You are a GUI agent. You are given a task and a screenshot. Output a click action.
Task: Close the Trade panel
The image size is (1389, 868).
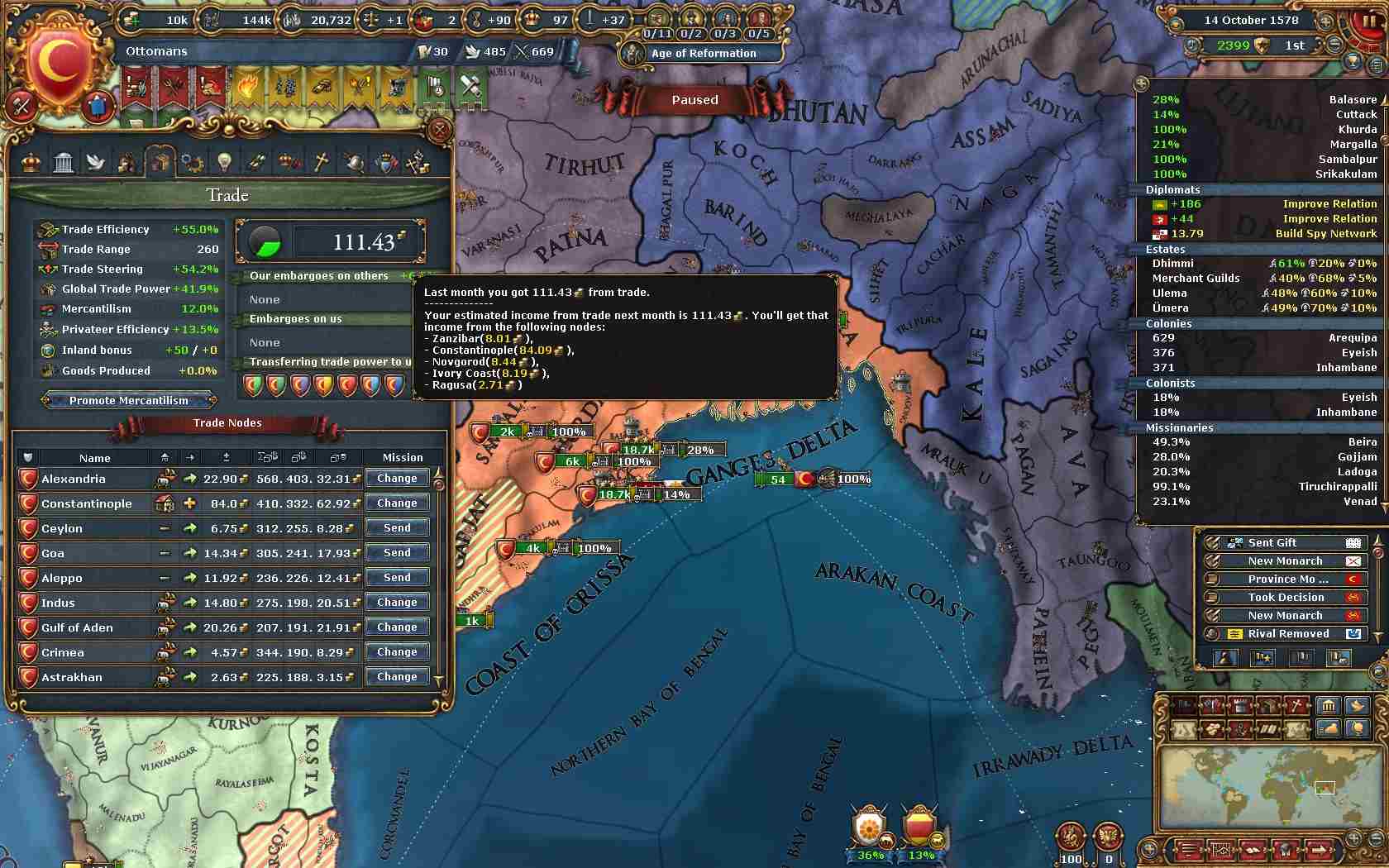click(439, 130)
